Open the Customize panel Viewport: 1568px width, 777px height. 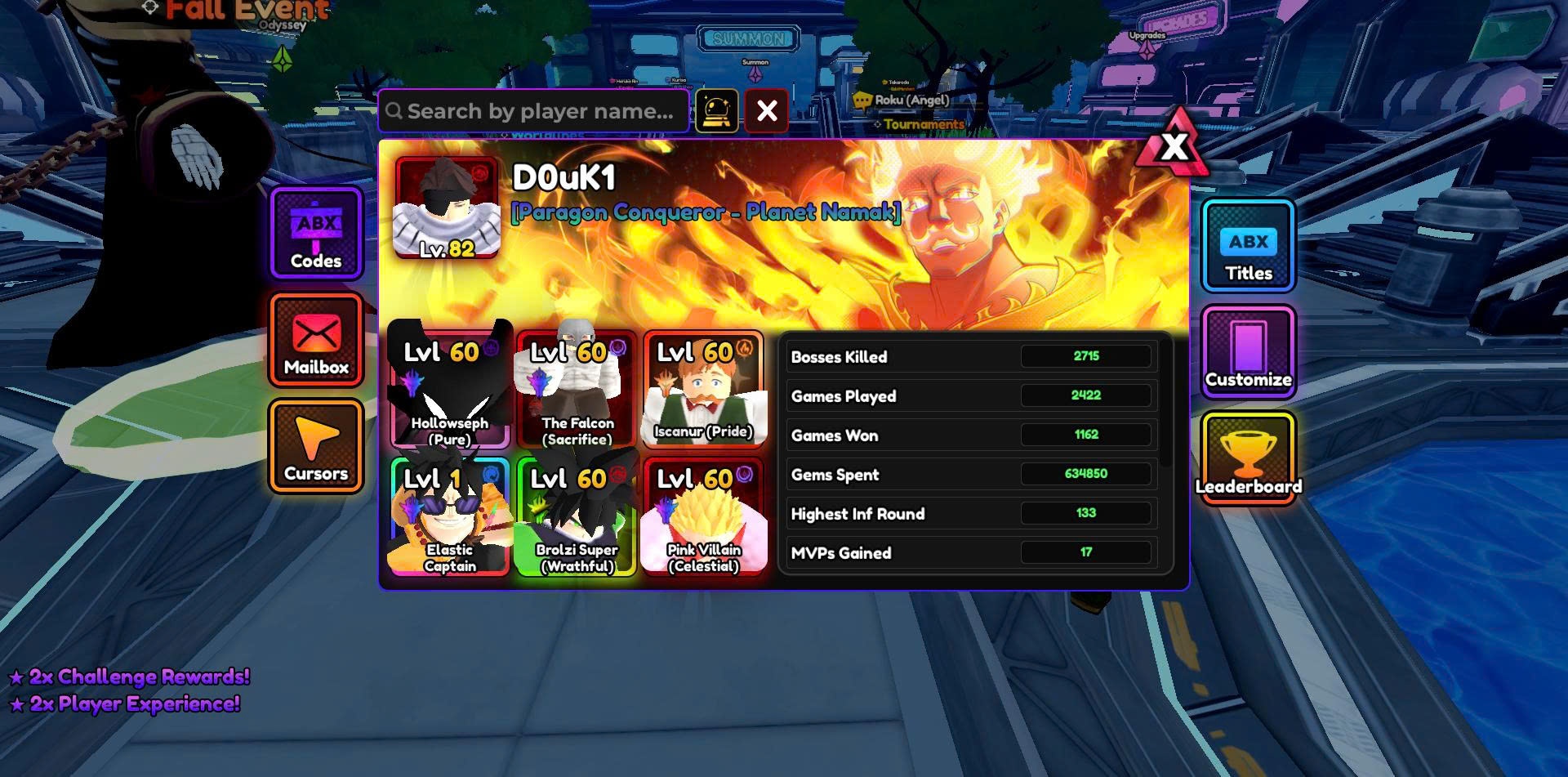point(1248,352)
